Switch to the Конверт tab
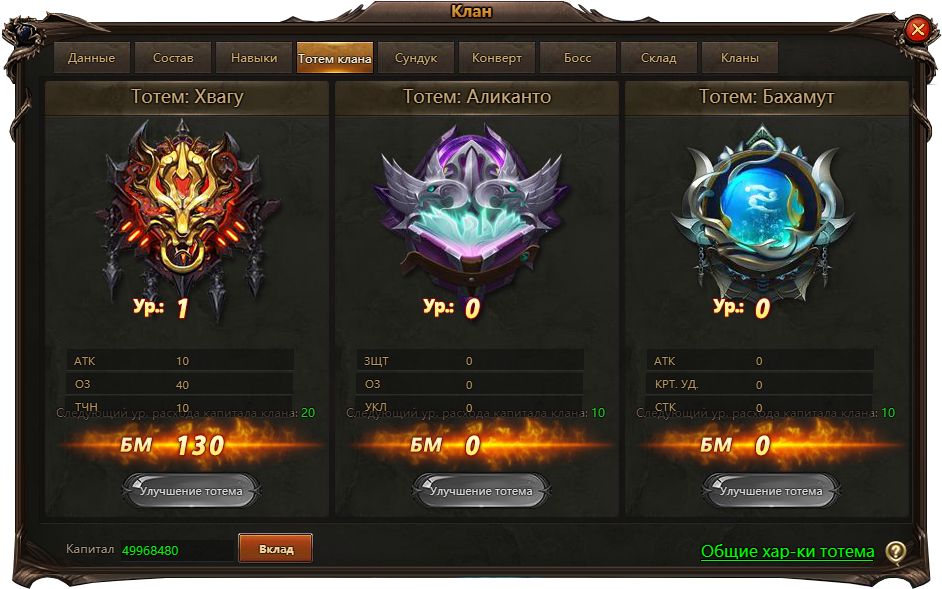The image size is (942, 589). (497, 58)
